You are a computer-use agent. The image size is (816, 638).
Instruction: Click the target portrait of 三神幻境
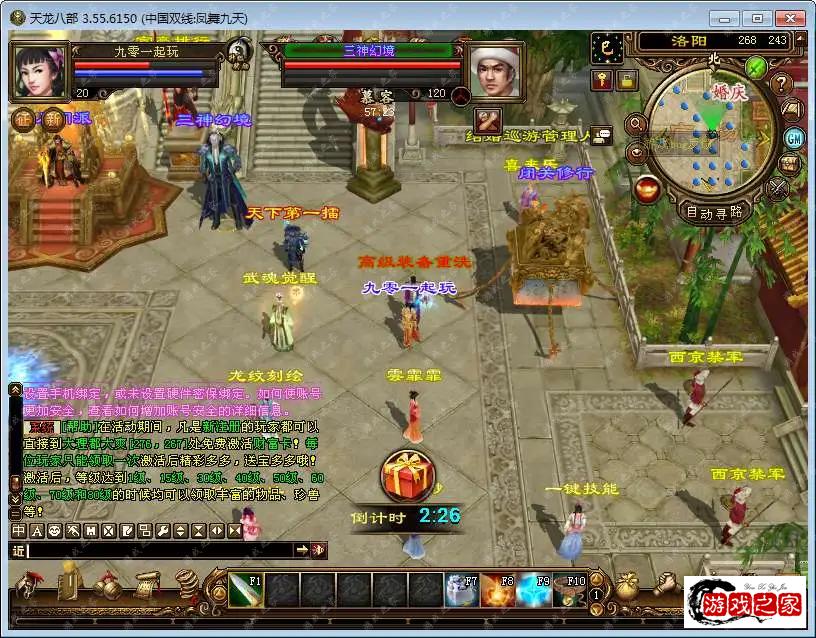pos(495,72)
